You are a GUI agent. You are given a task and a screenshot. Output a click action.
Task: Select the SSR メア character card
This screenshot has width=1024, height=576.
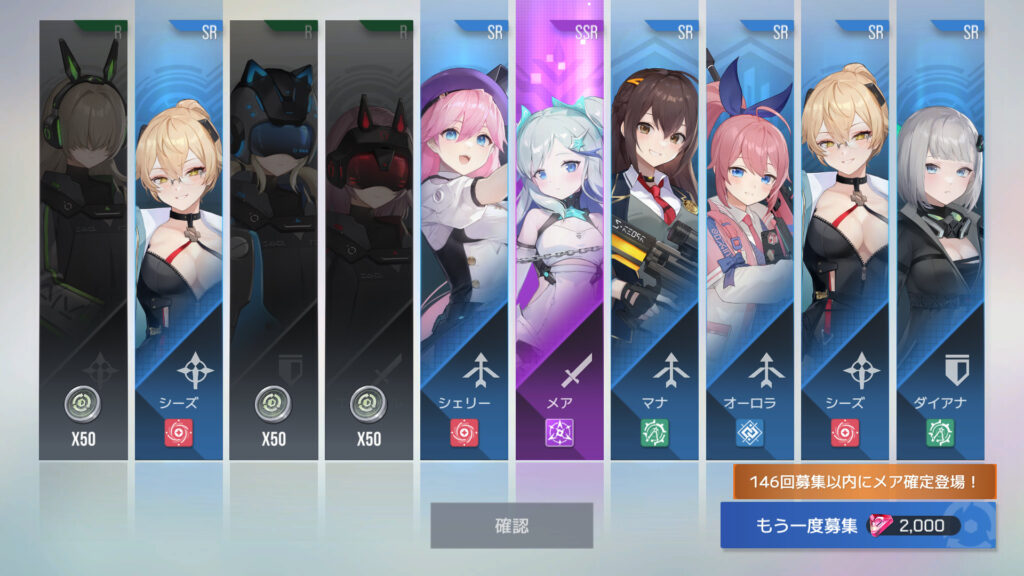click(x=559, y=240)
